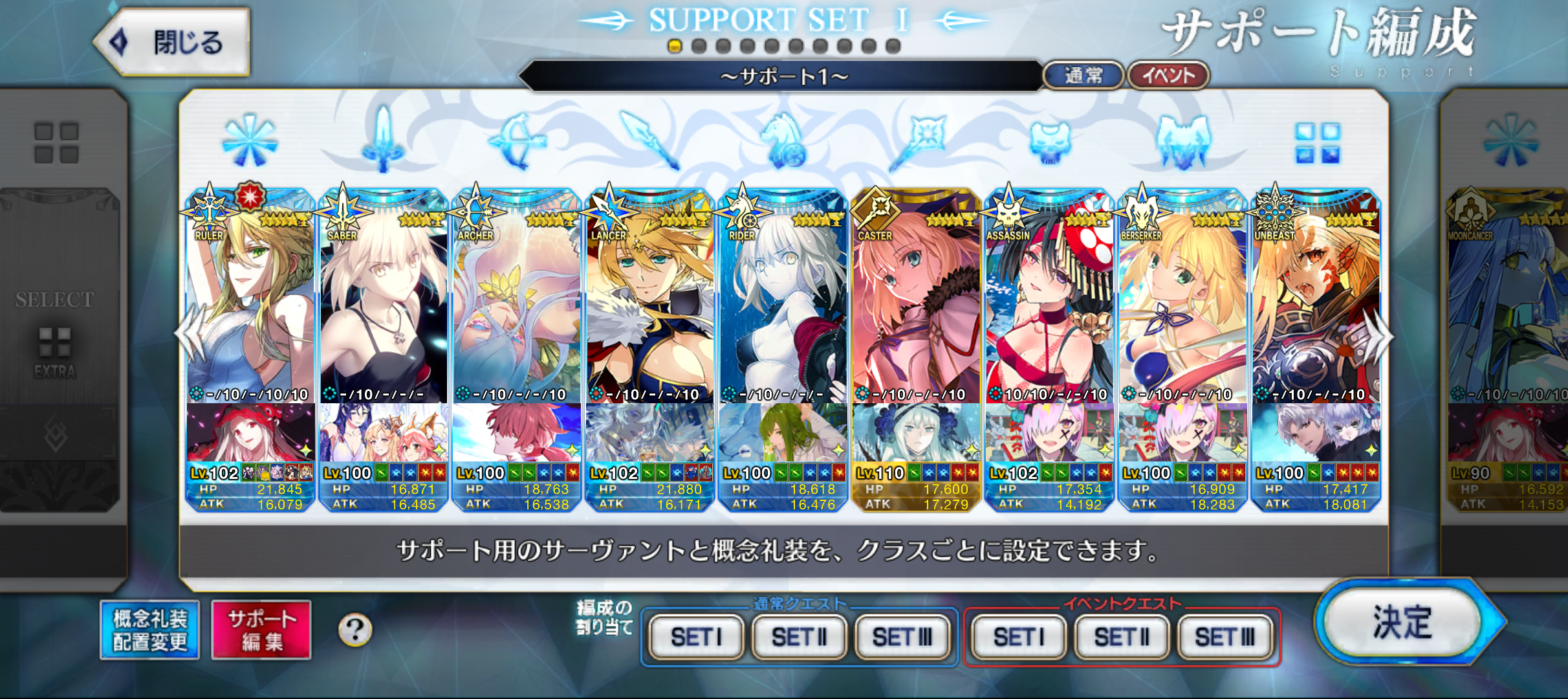Switch to the 通常 support tab

(1083, 76)
